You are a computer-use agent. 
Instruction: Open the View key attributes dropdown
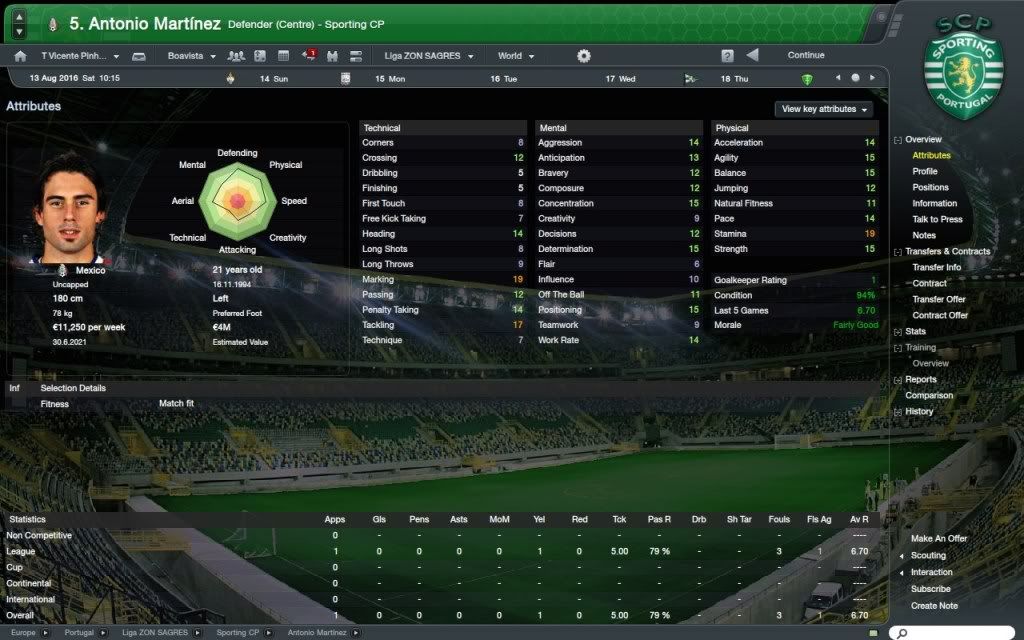point(824,109)
